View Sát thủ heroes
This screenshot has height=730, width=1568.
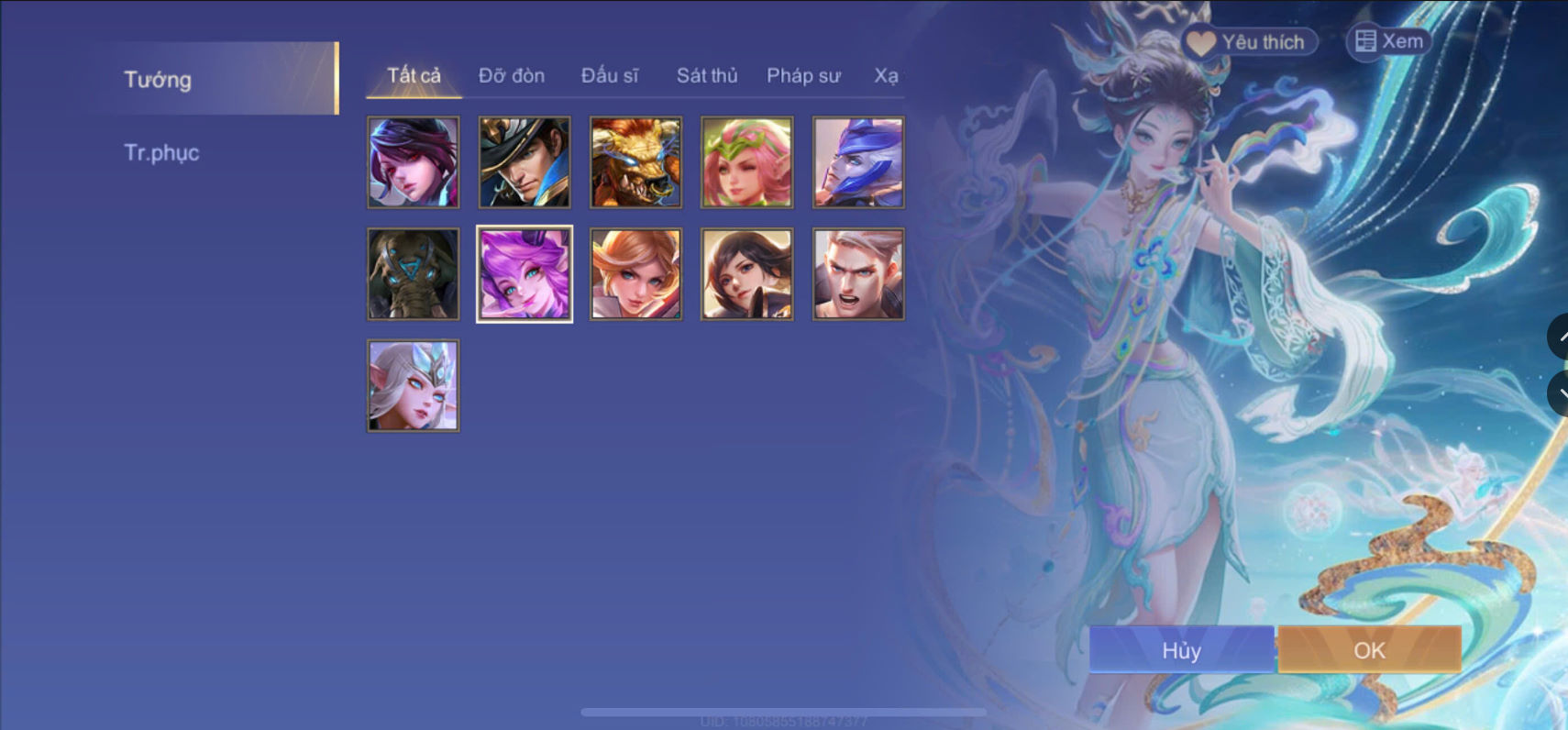coord(707,76)
